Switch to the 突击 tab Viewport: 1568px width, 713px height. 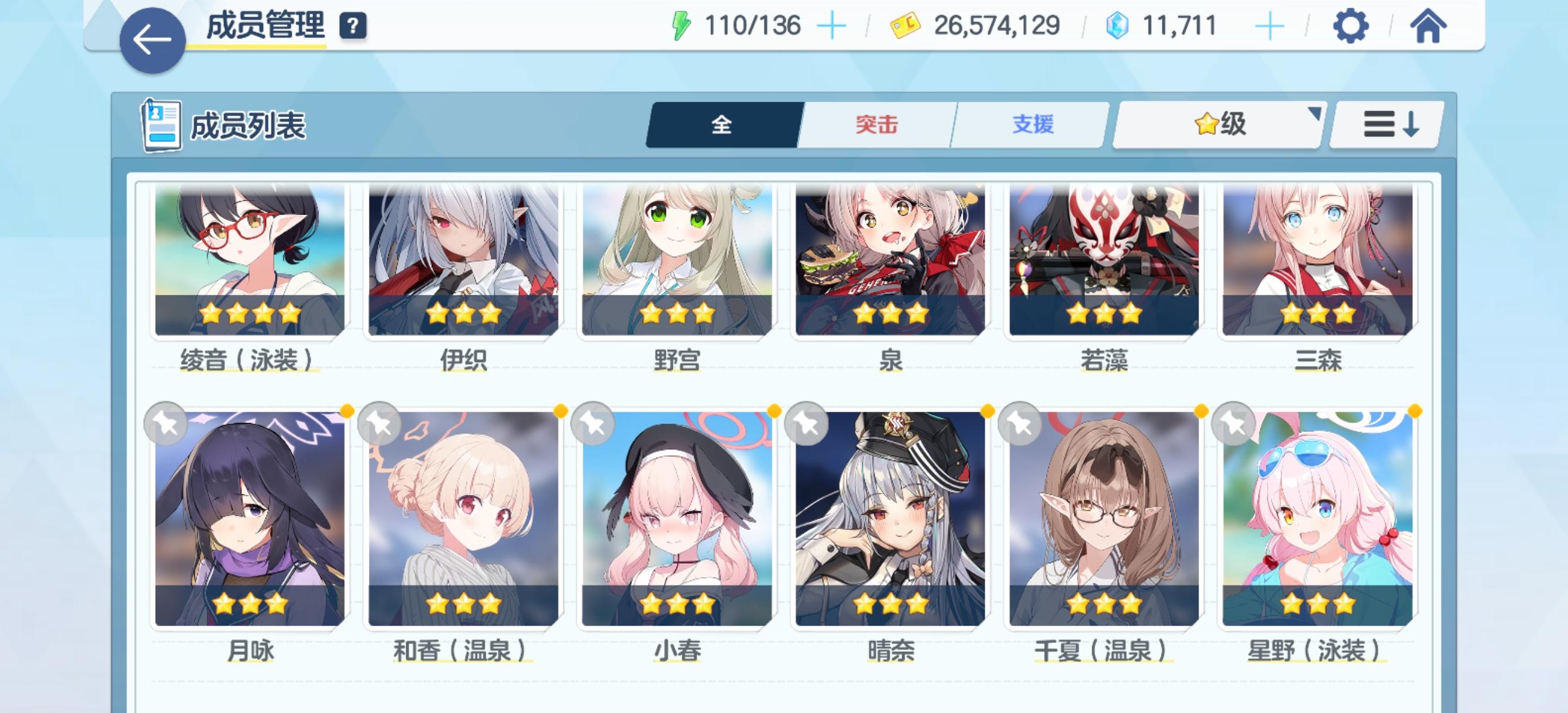coord(877,124)
